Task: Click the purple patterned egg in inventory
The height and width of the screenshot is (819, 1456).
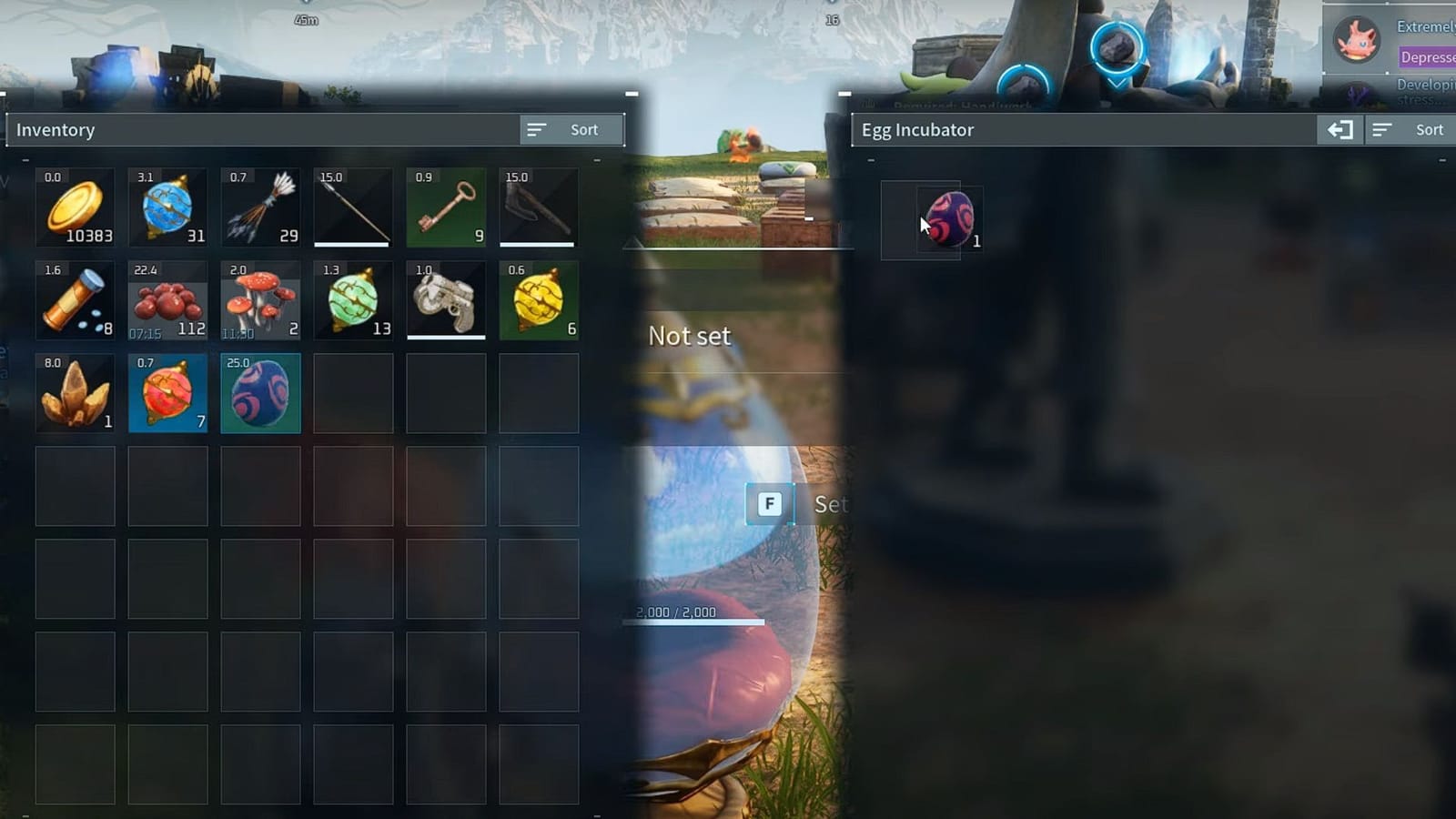Action: pos(260,393)
